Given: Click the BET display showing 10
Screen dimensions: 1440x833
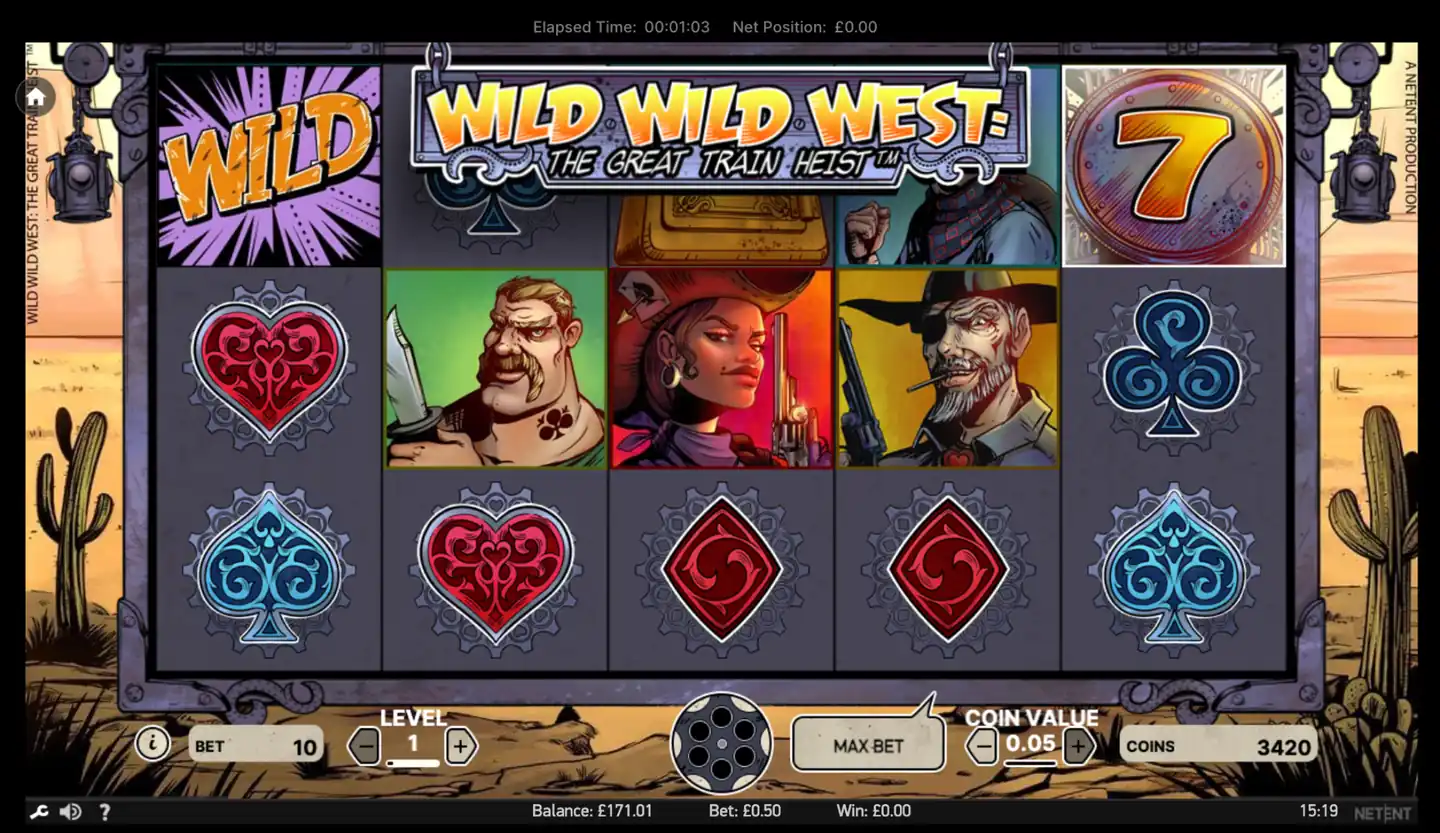Looking at the screenshot, I should pyautogui.click(x=256, y=745).
